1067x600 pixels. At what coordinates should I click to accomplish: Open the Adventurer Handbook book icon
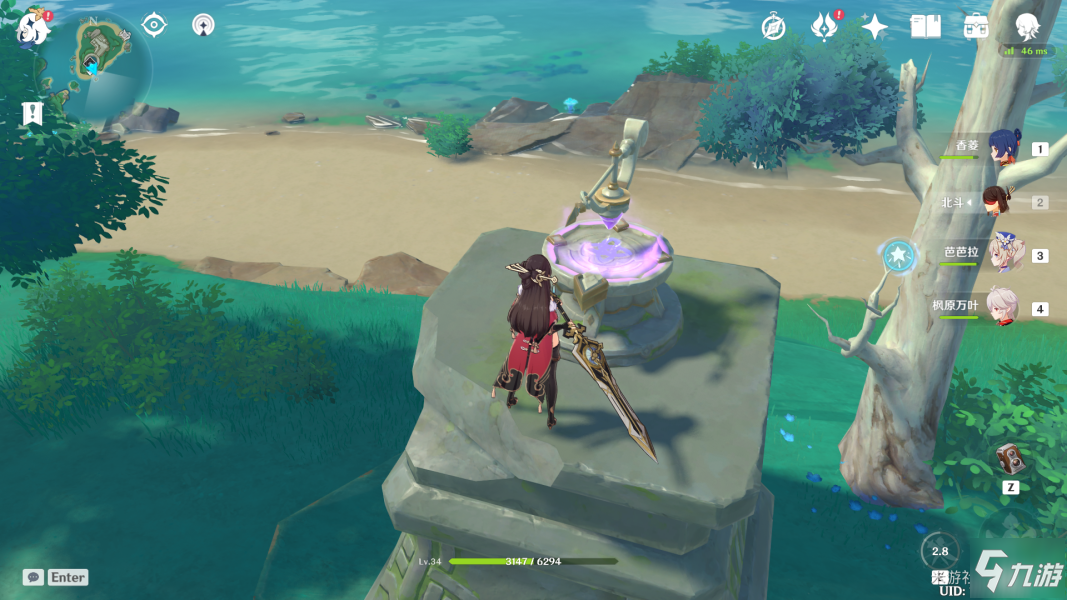point(925,27)
